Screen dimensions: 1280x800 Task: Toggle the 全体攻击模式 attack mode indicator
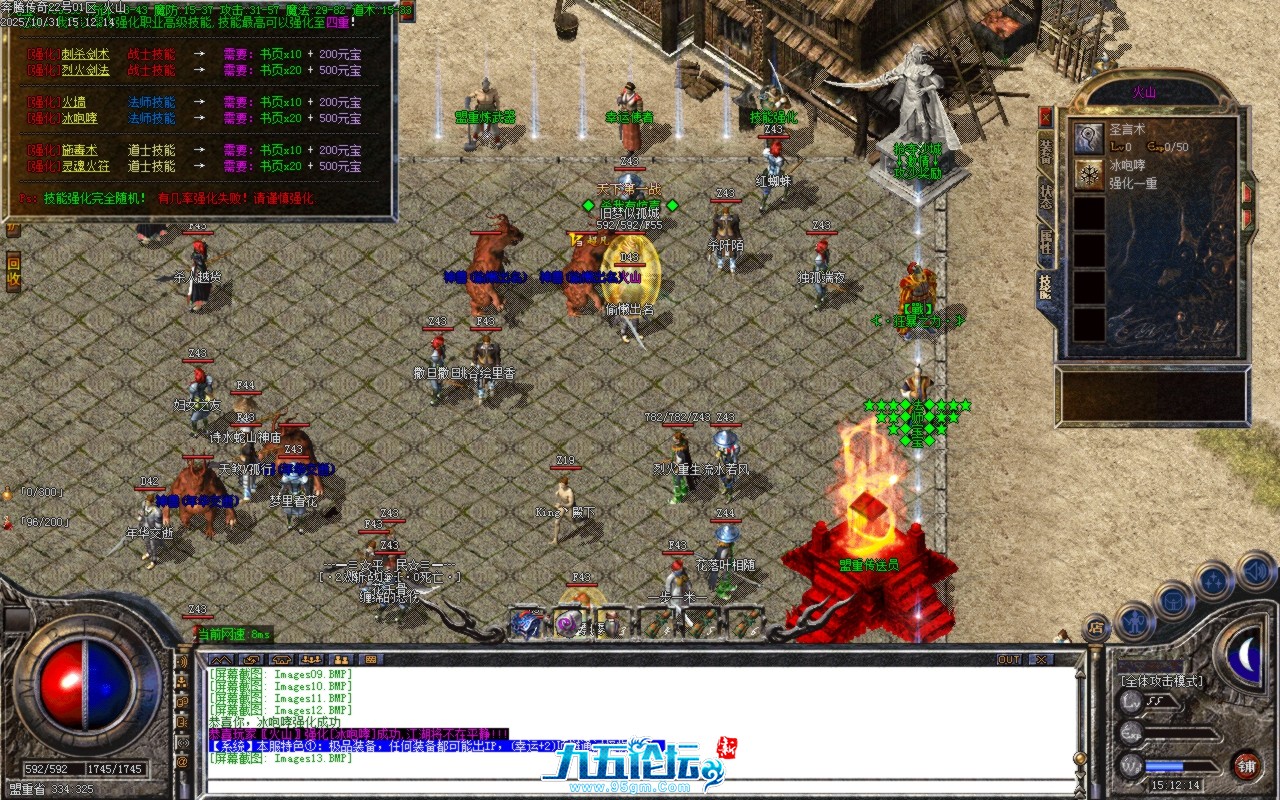[x=1162, y=681]
